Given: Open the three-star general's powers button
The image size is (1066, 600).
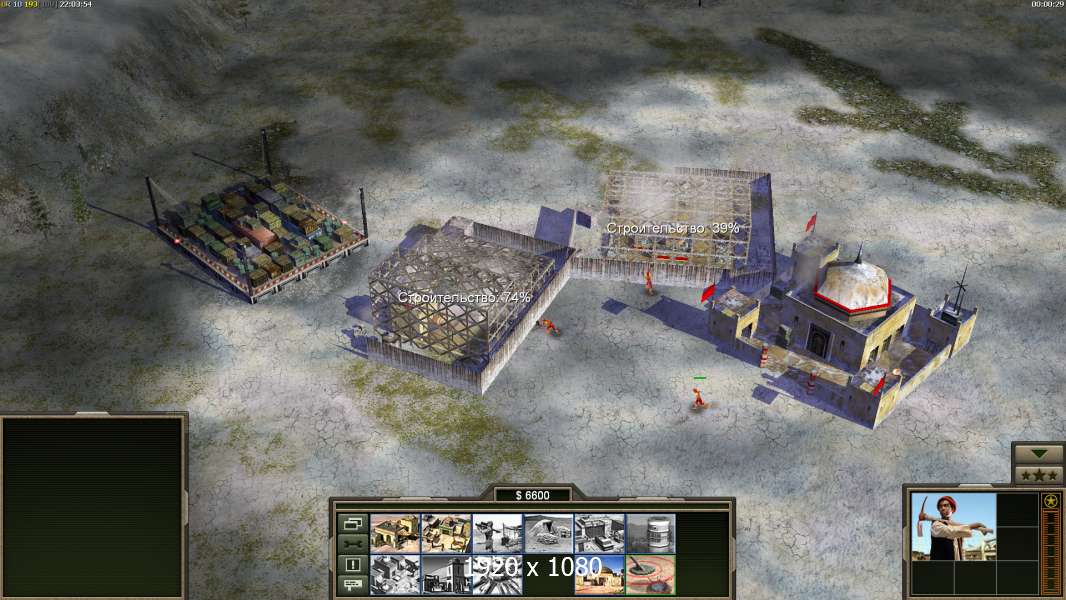Looking at the screenshot, I should point(1038,474).
